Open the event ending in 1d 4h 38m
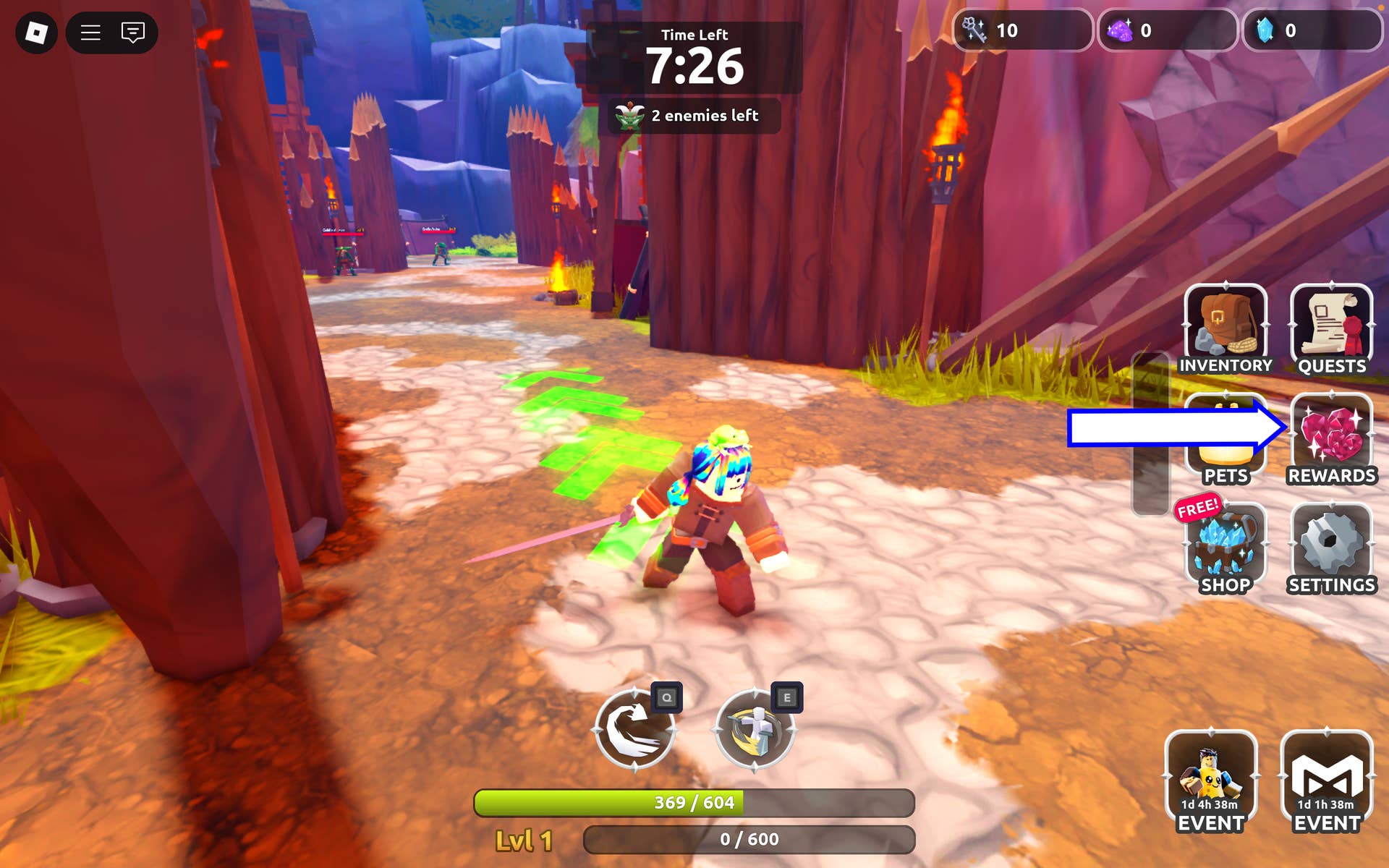Image resolution: width=1389 pixels, height=868 pixels. 1210,781
